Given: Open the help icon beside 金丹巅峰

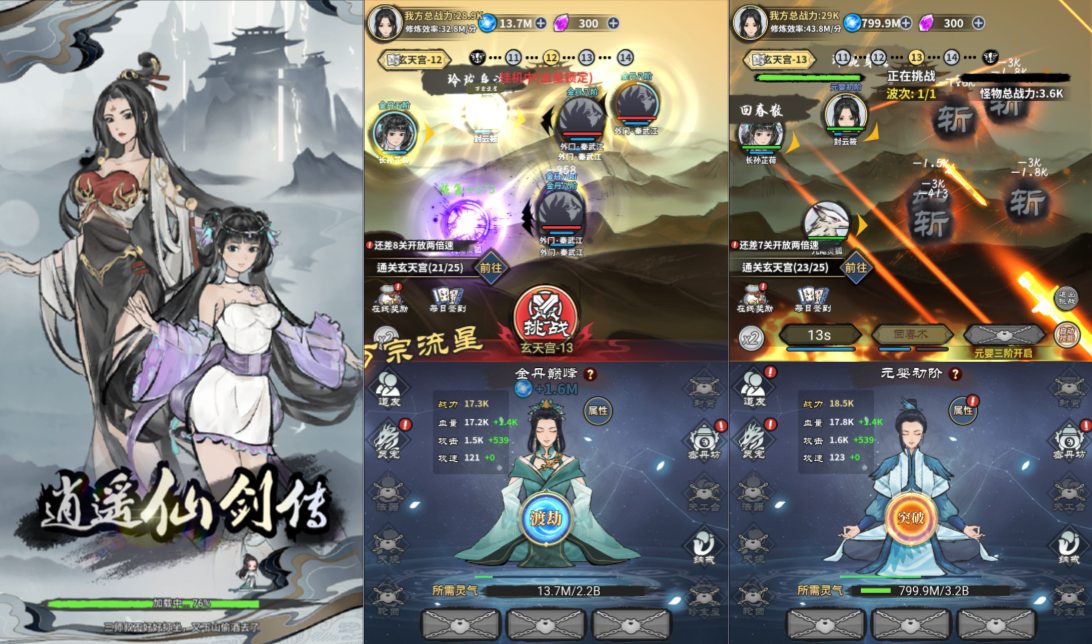Looking at the screenshot, I should coord(590,374).
